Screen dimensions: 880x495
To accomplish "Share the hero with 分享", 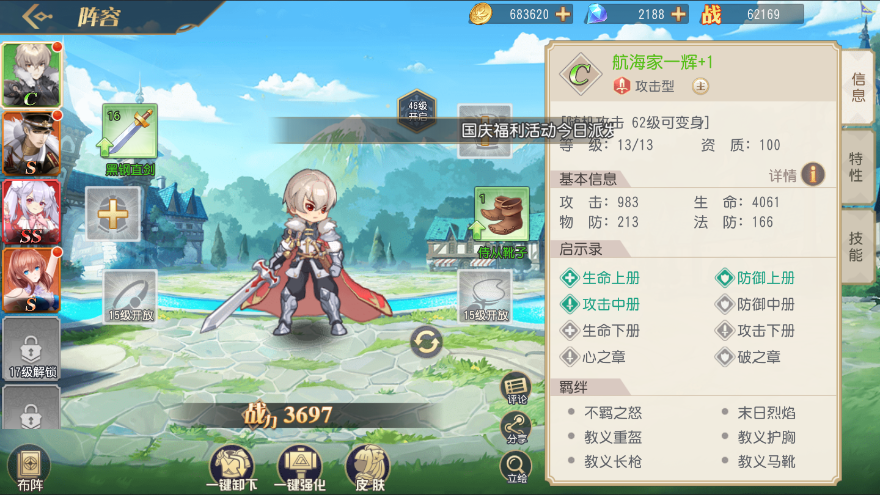I will click(x=515, y=427).
